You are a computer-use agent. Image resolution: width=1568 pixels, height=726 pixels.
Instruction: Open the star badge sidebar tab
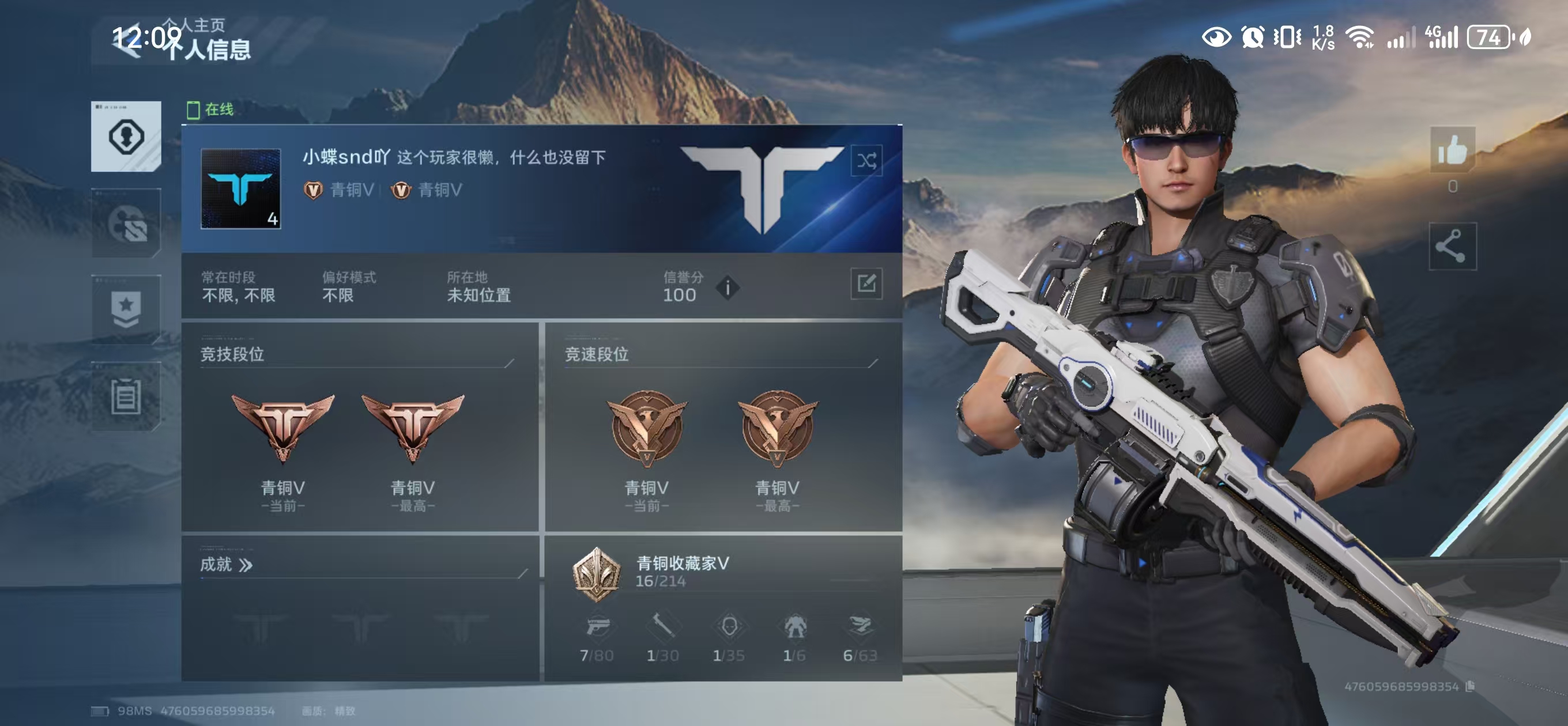pos(126,309)
